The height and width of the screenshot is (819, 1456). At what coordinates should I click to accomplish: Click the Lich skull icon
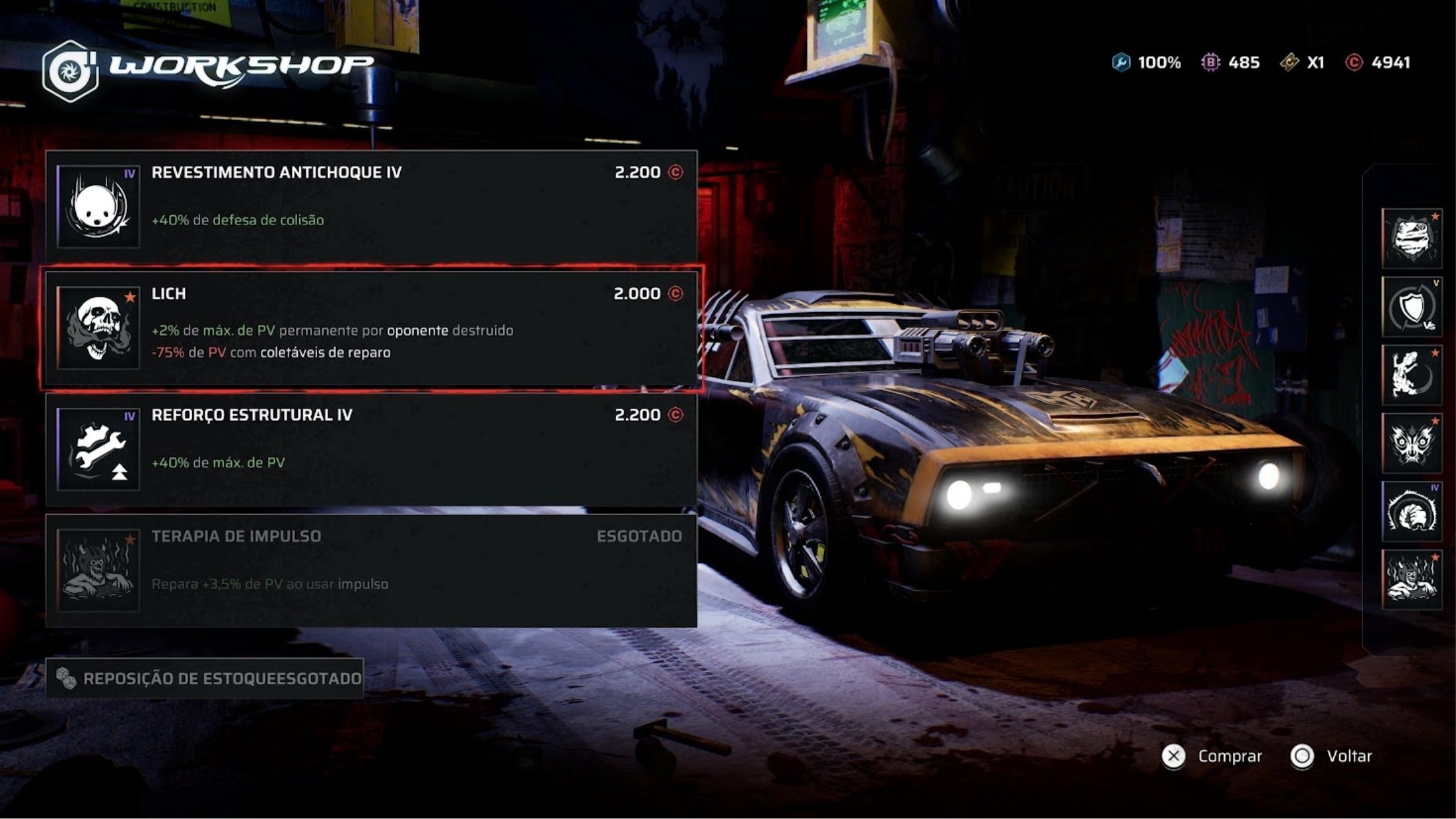[98, 328]
